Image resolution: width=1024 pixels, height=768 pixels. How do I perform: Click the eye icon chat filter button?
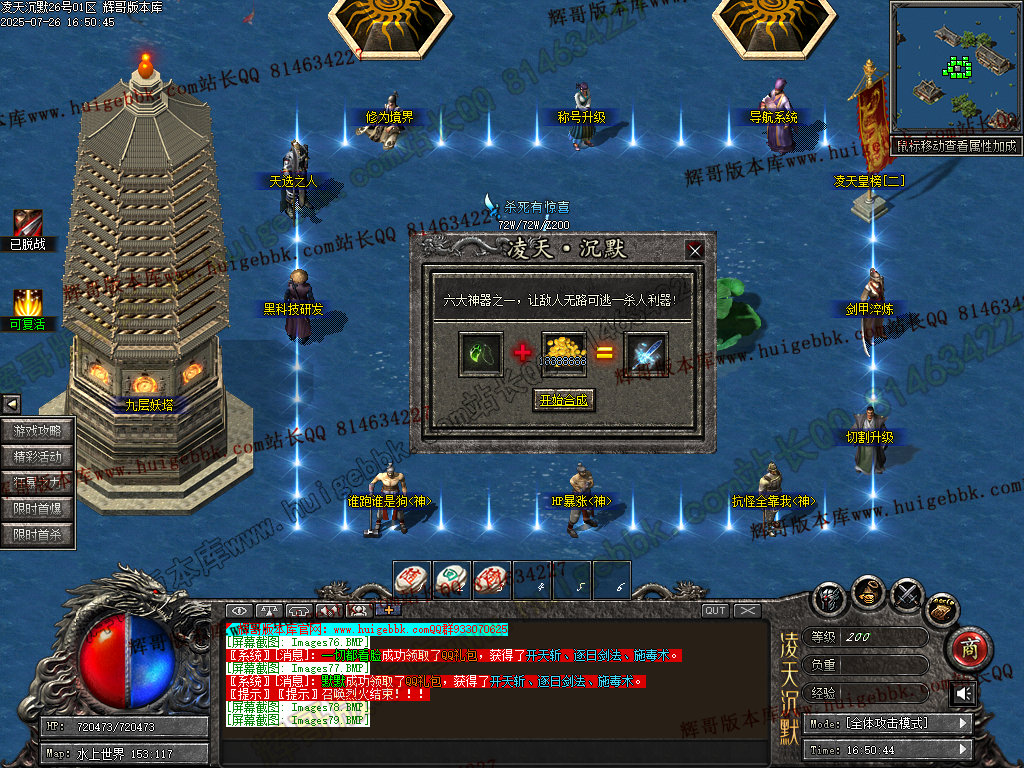pyautogui.click(x=238, y=610)
